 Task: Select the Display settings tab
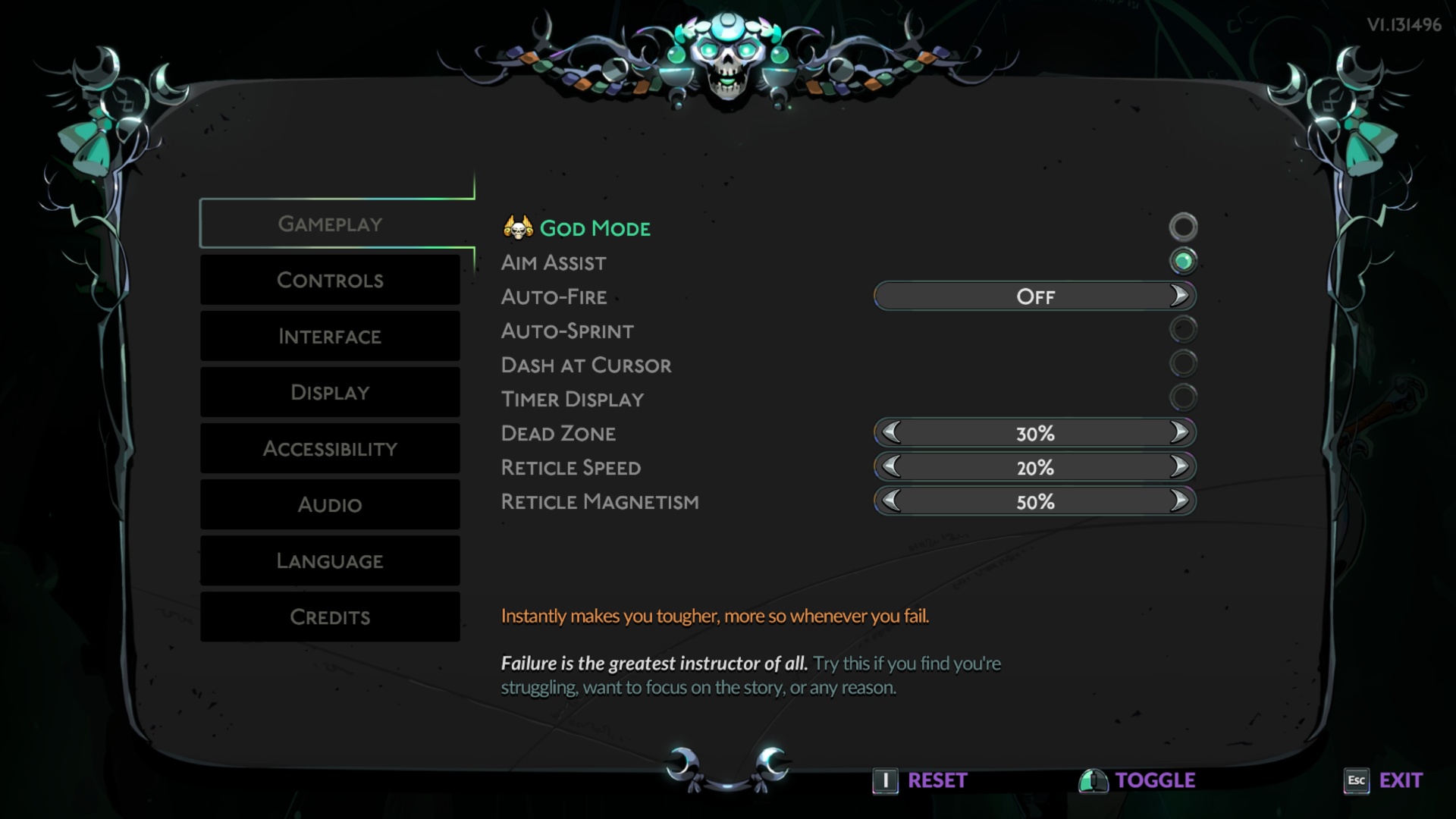330,392
